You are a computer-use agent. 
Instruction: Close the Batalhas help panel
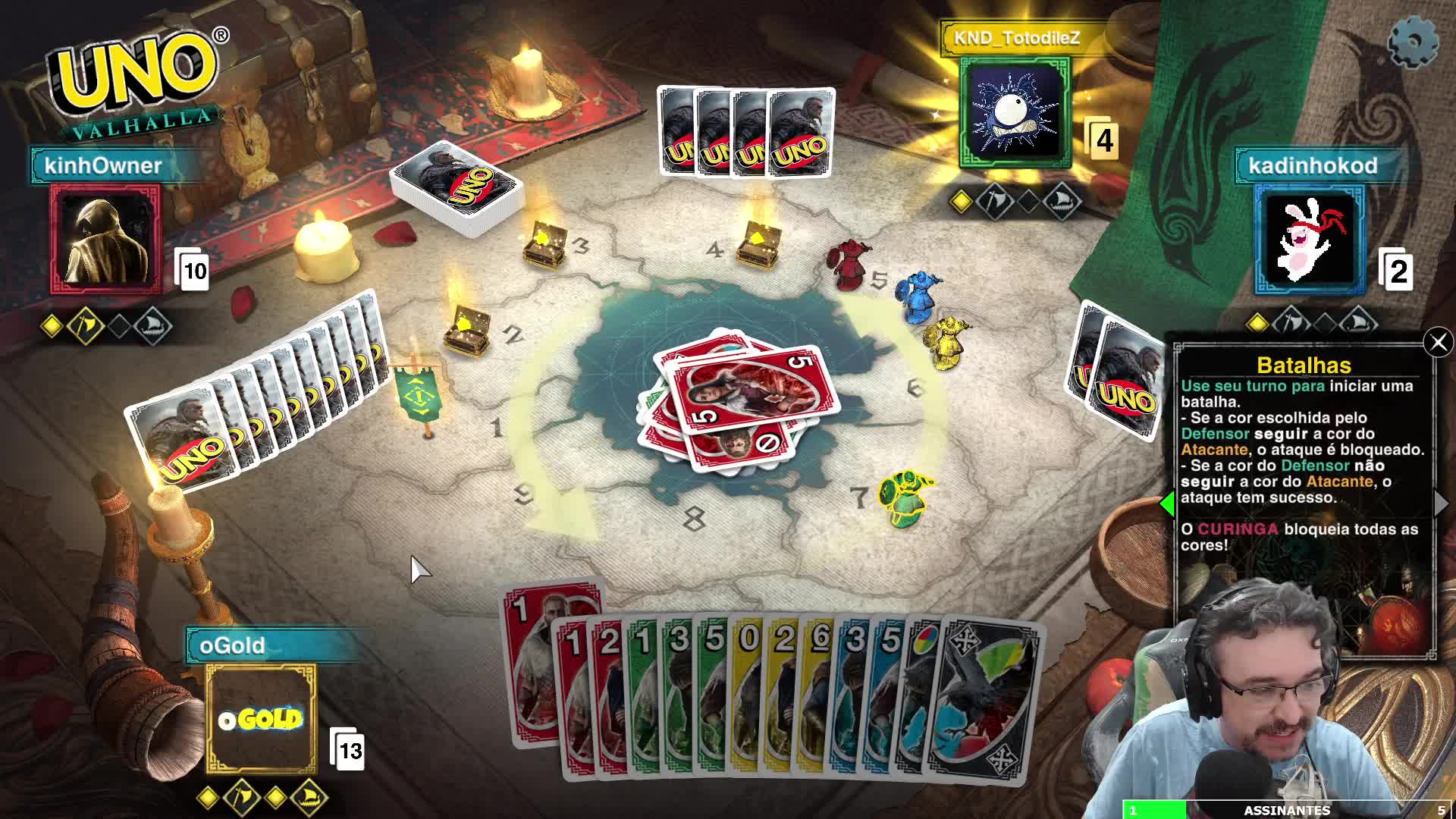(1438, 343)
